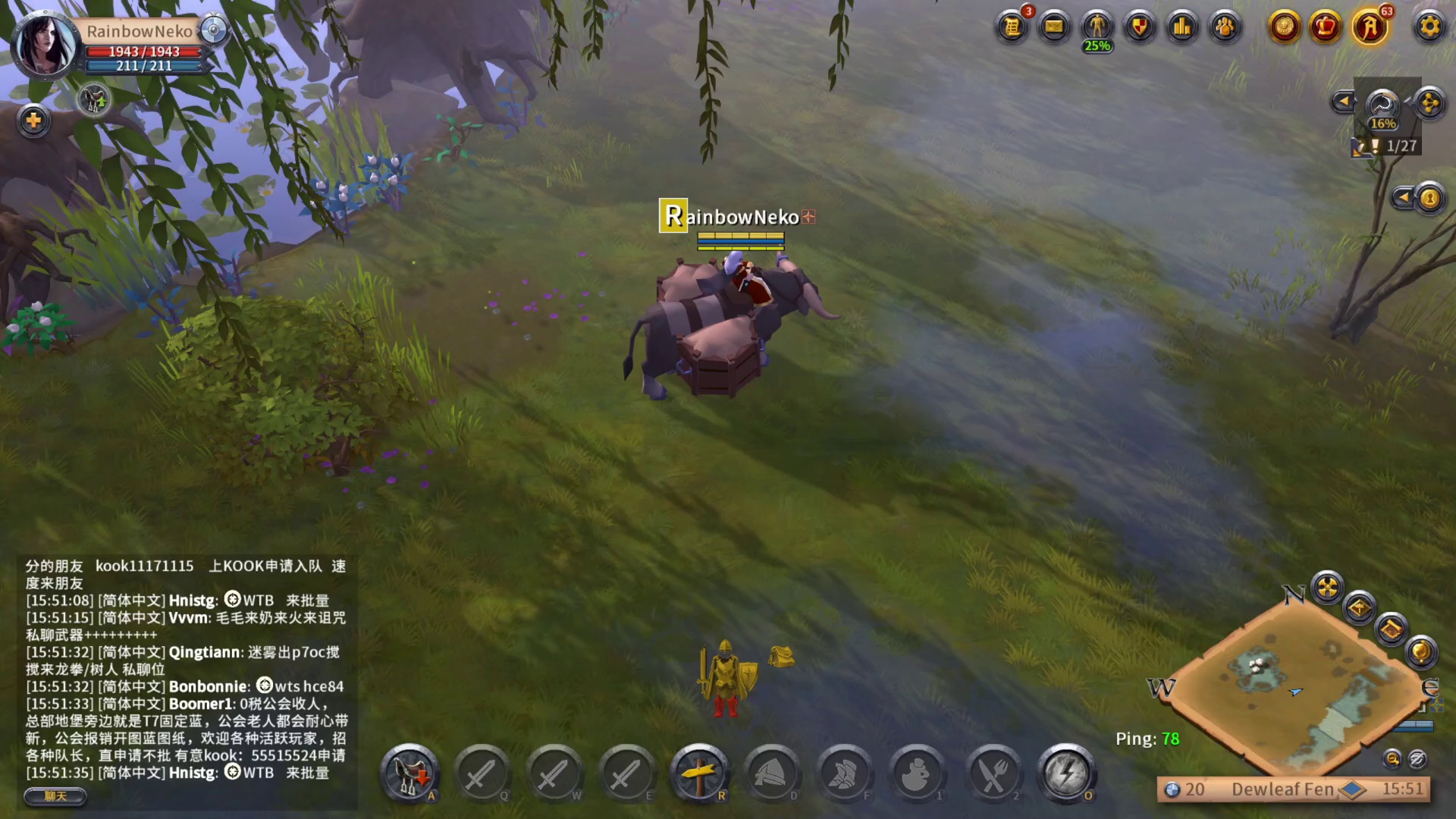This screenshot has width=1456, height=819.
Task: Activate the food item in slot 2
Action: pyautogui.click(x=993, y=772)
